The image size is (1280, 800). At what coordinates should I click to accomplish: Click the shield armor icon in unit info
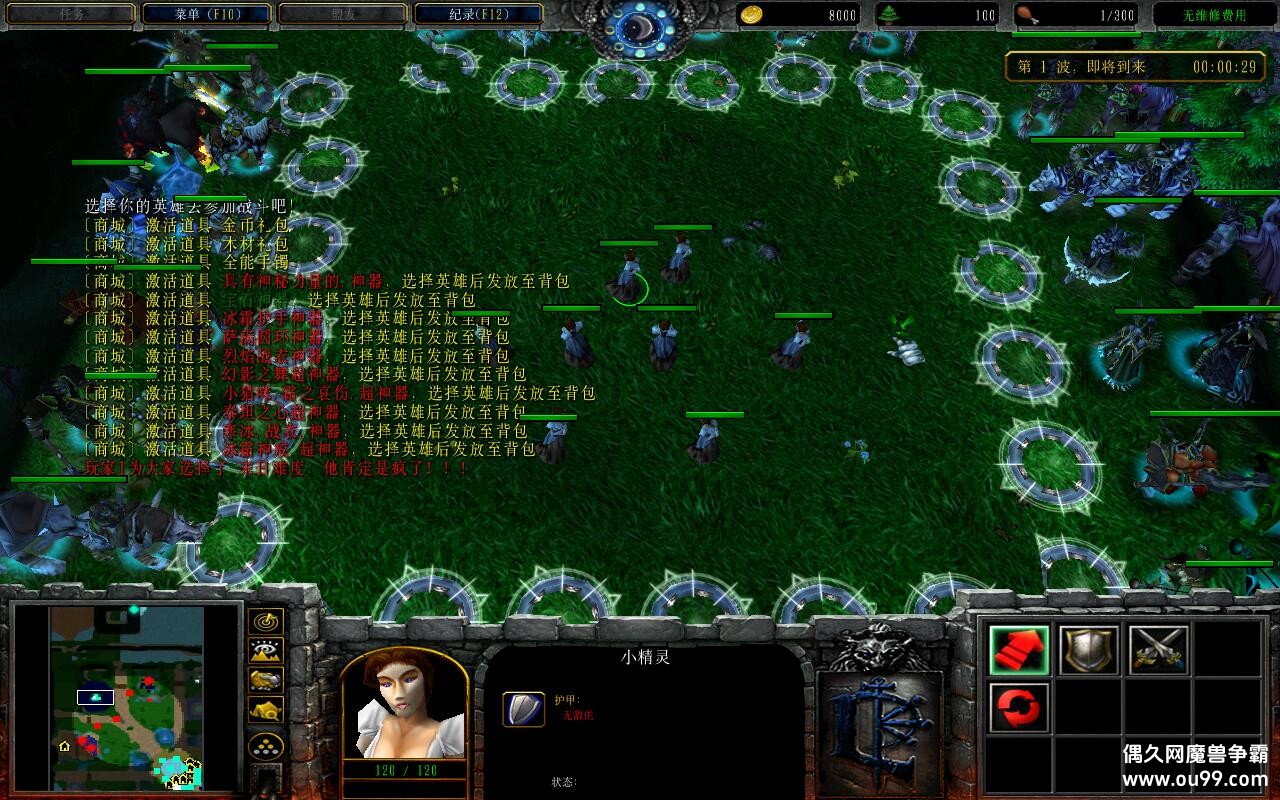click(523, 708)
